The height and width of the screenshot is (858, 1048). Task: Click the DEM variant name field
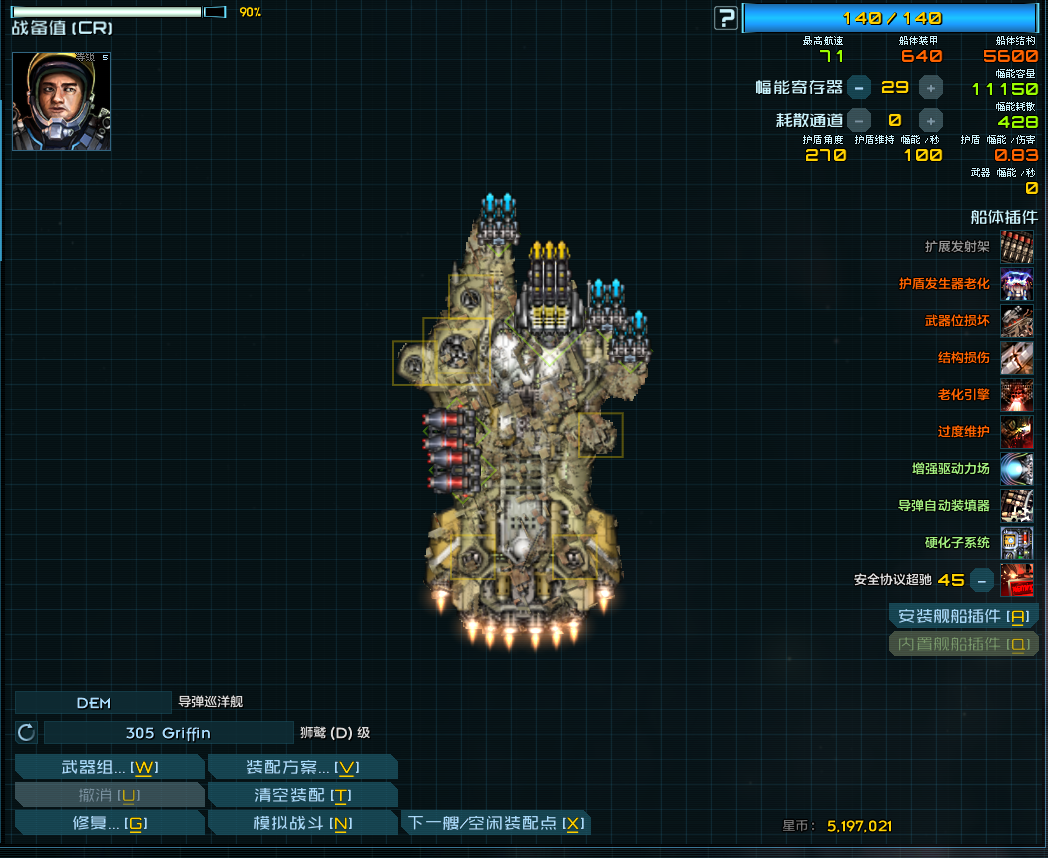pyautogui.click(x=93, y=703)
